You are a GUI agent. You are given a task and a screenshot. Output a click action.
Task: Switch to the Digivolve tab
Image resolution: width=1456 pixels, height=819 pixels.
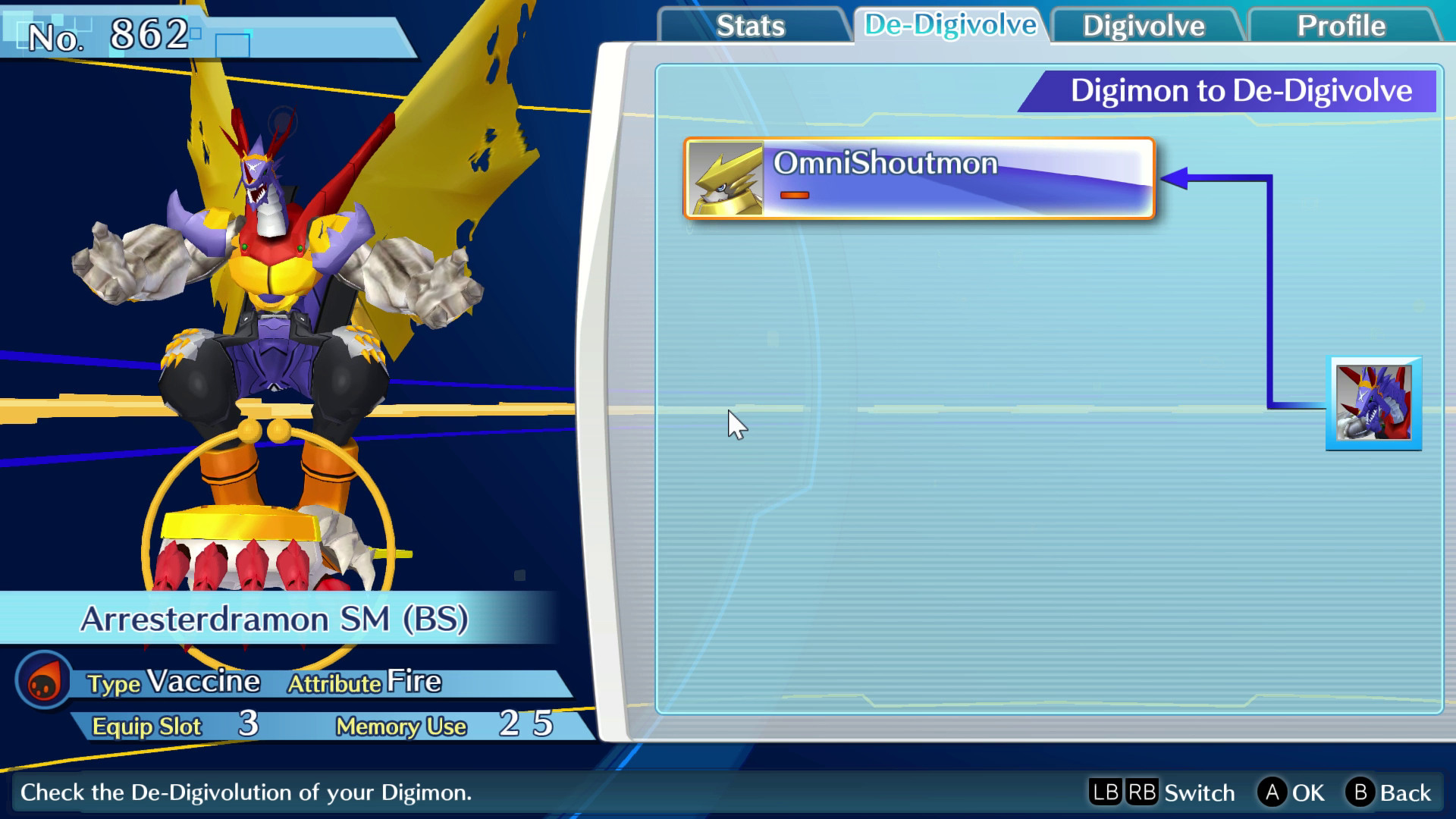click(x=1144, y=26)
